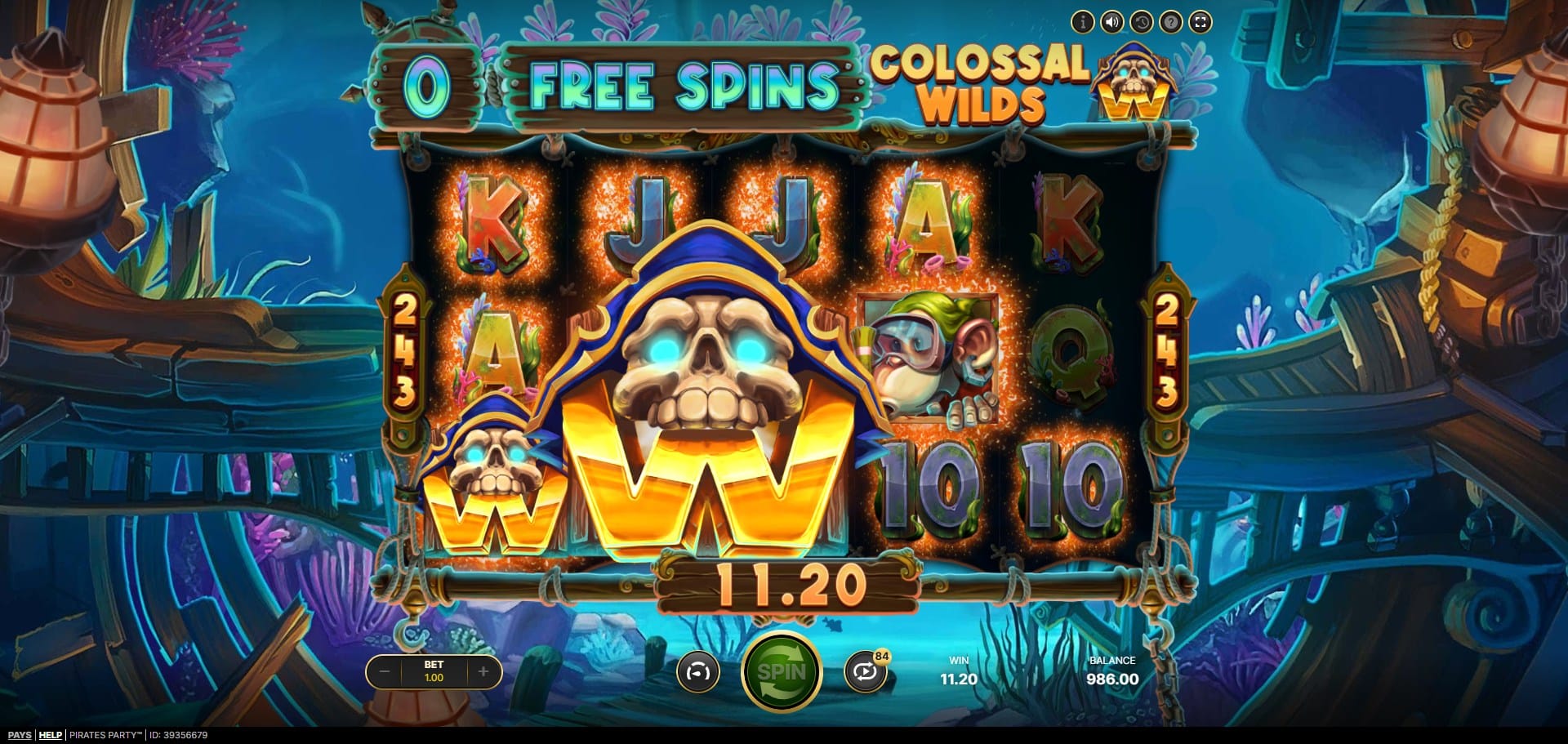This screenshot has width=1568, height=744.
Task: Increase the bet with the plus button
Action: (483, 672)
